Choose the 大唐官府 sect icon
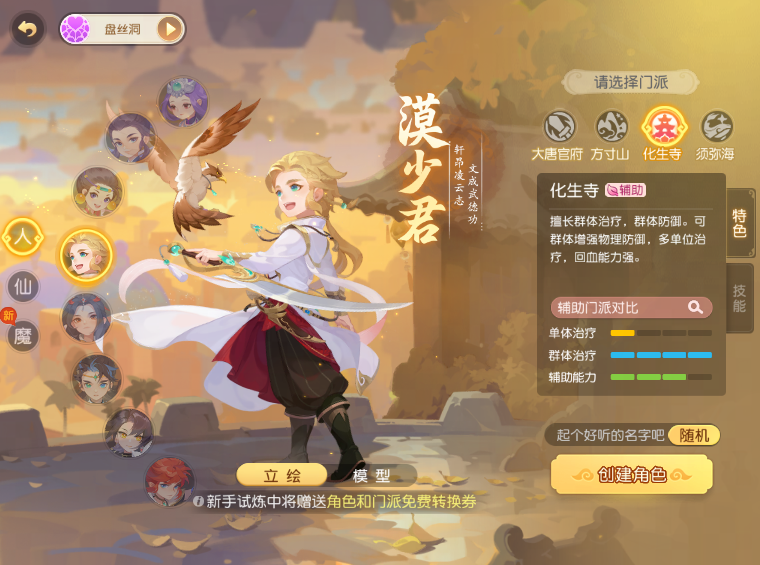This screenshot has width=760, height=565. [560, 127]
